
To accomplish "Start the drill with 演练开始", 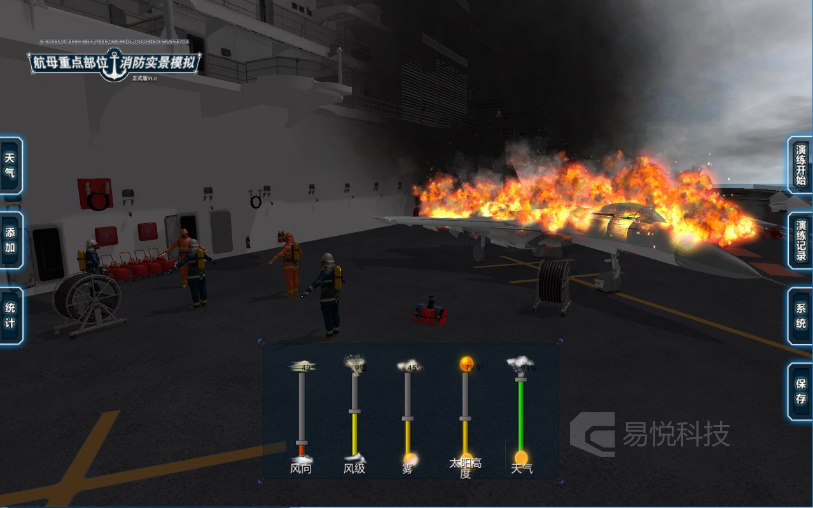I will [800, 165].
